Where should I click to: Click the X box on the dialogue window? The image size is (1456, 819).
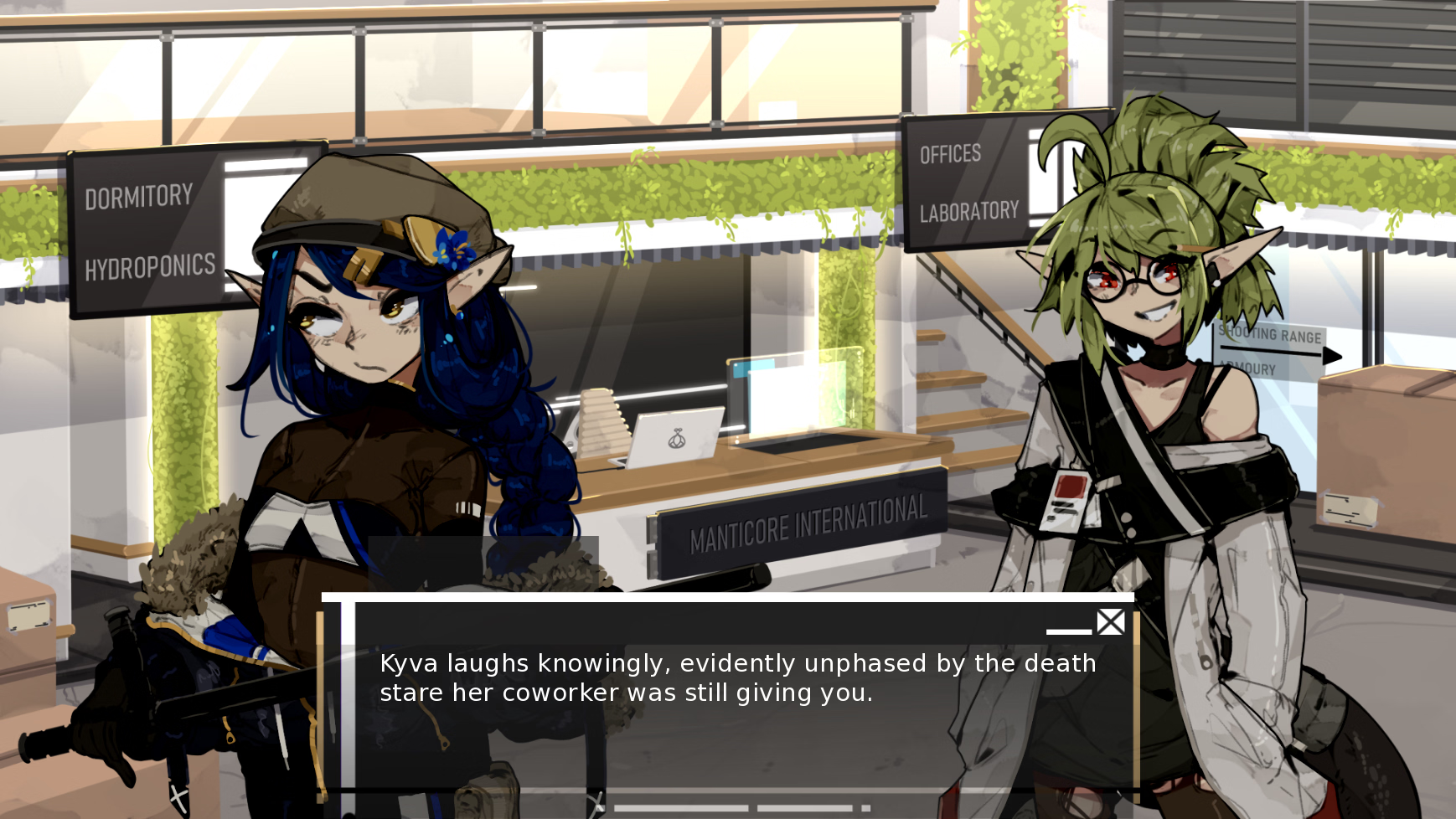pyautogui.click(x=1111, y=622)
